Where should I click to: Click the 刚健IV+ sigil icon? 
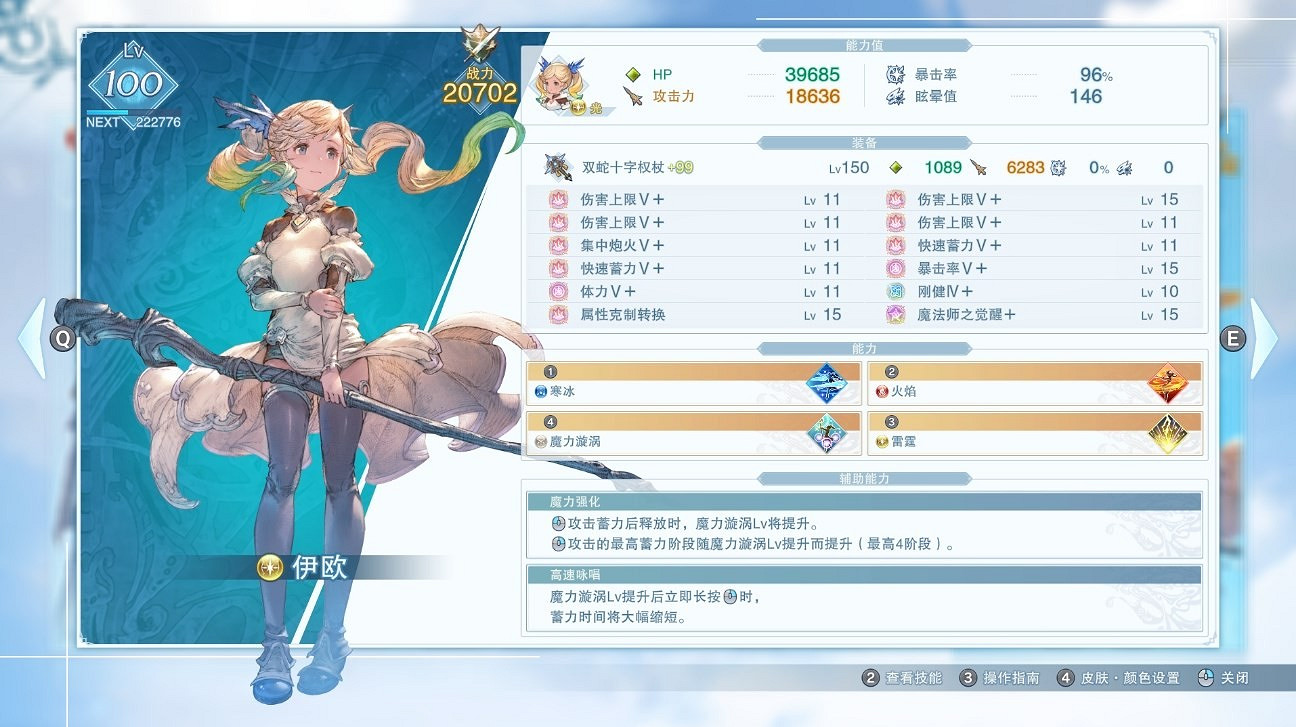coord(893,291)
